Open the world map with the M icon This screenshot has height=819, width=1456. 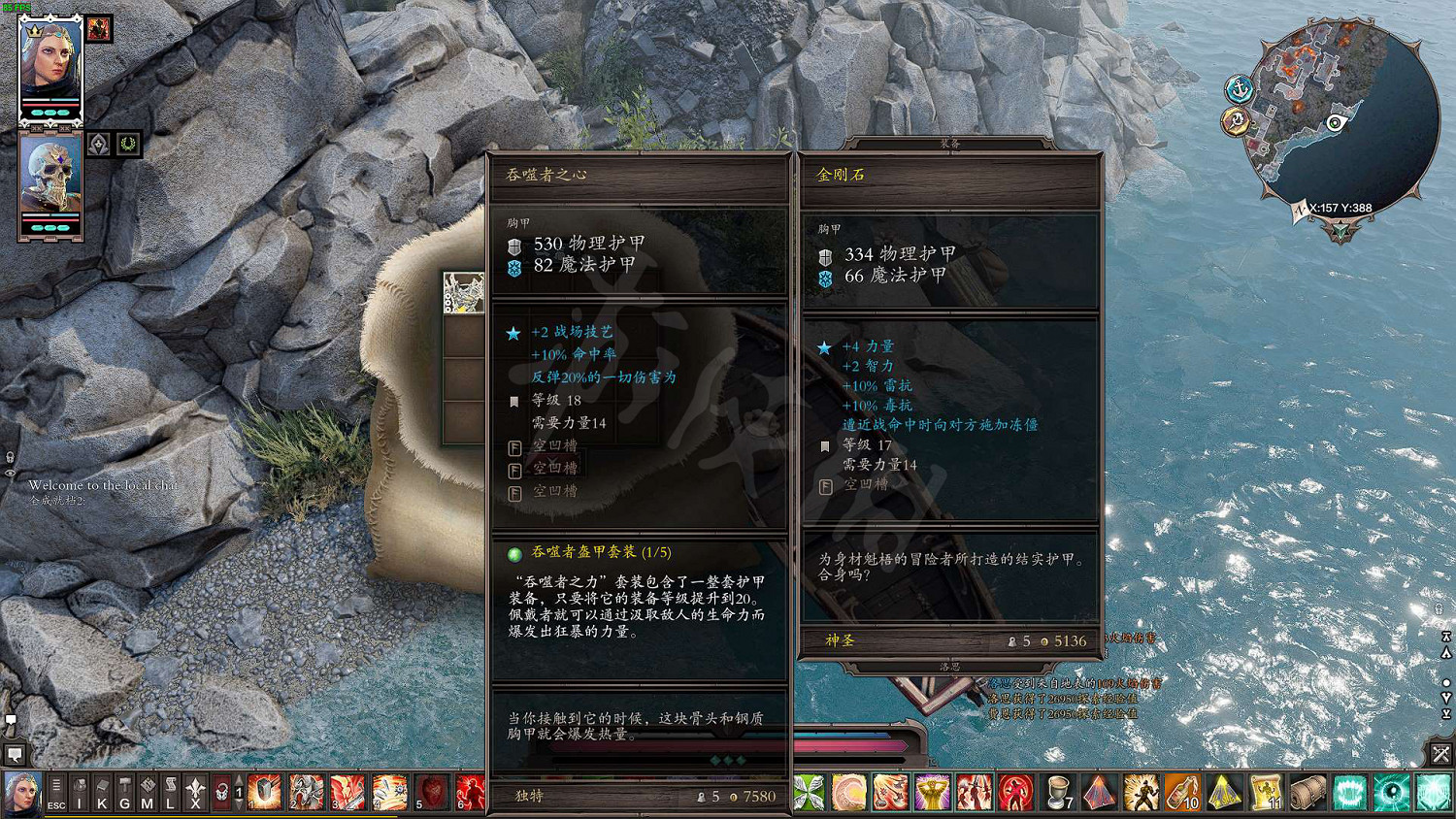click(147, 791)
